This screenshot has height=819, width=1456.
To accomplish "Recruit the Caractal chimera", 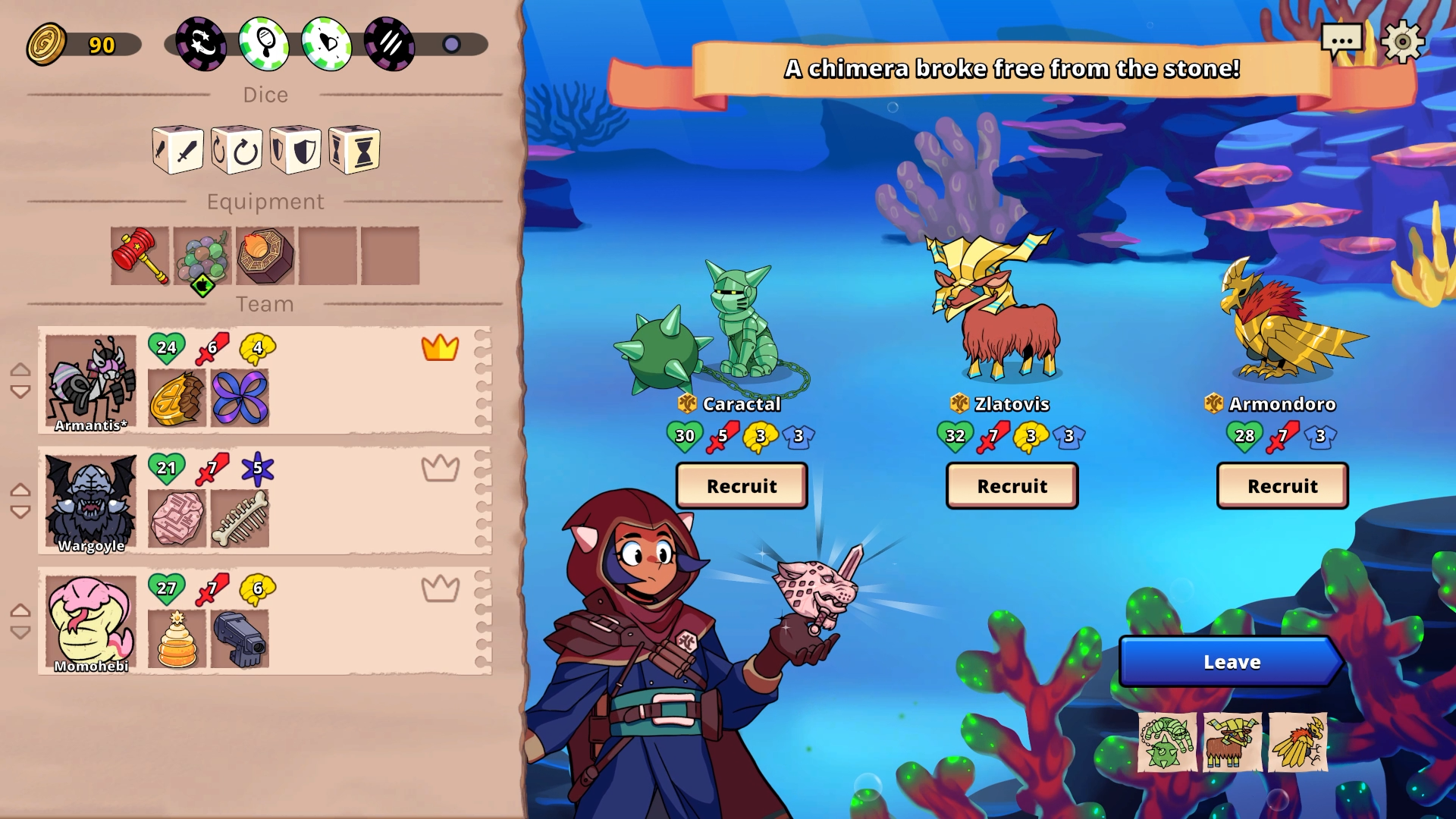I will click(741, 486).
